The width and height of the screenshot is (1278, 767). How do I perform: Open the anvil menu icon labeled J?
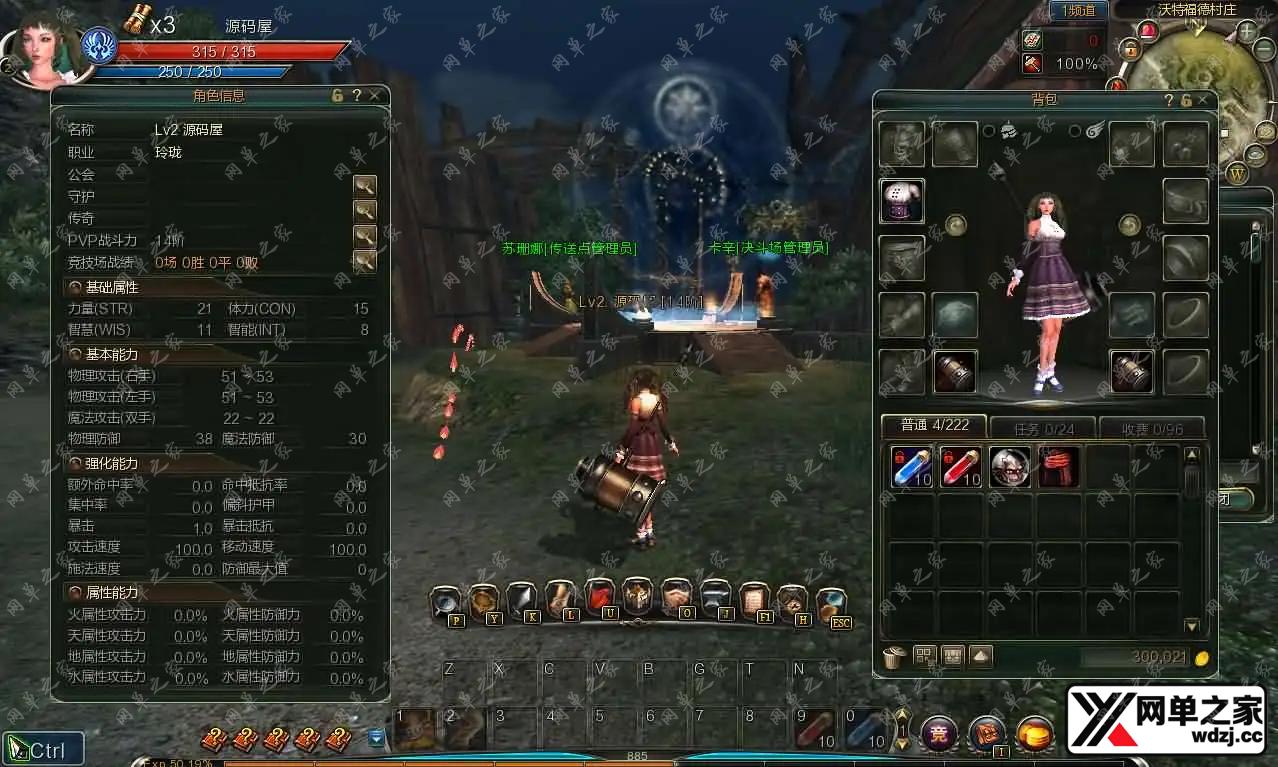pos(716,597)
